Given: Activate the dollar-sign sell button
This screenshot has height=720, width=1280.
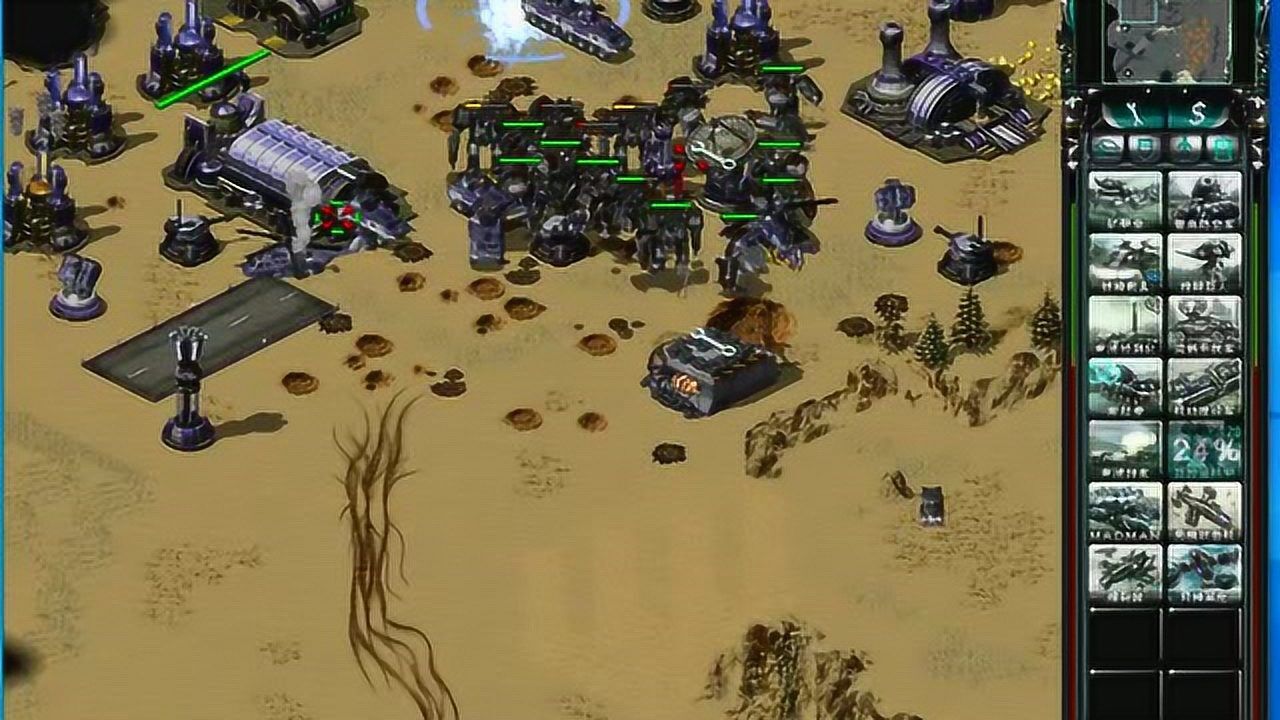Looking at the screenshot, I should point(1201,111).
